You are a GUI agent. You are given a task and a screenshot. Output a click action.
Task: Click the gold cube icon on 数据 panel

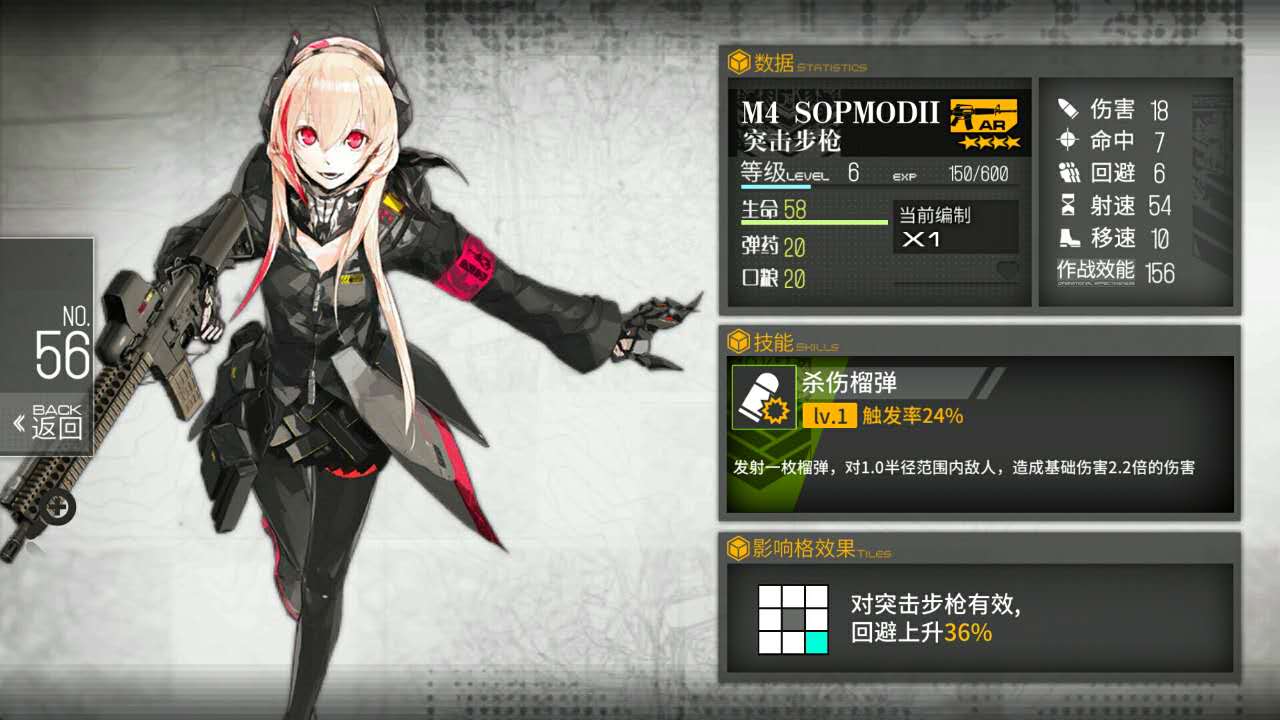tap(741, 63)
